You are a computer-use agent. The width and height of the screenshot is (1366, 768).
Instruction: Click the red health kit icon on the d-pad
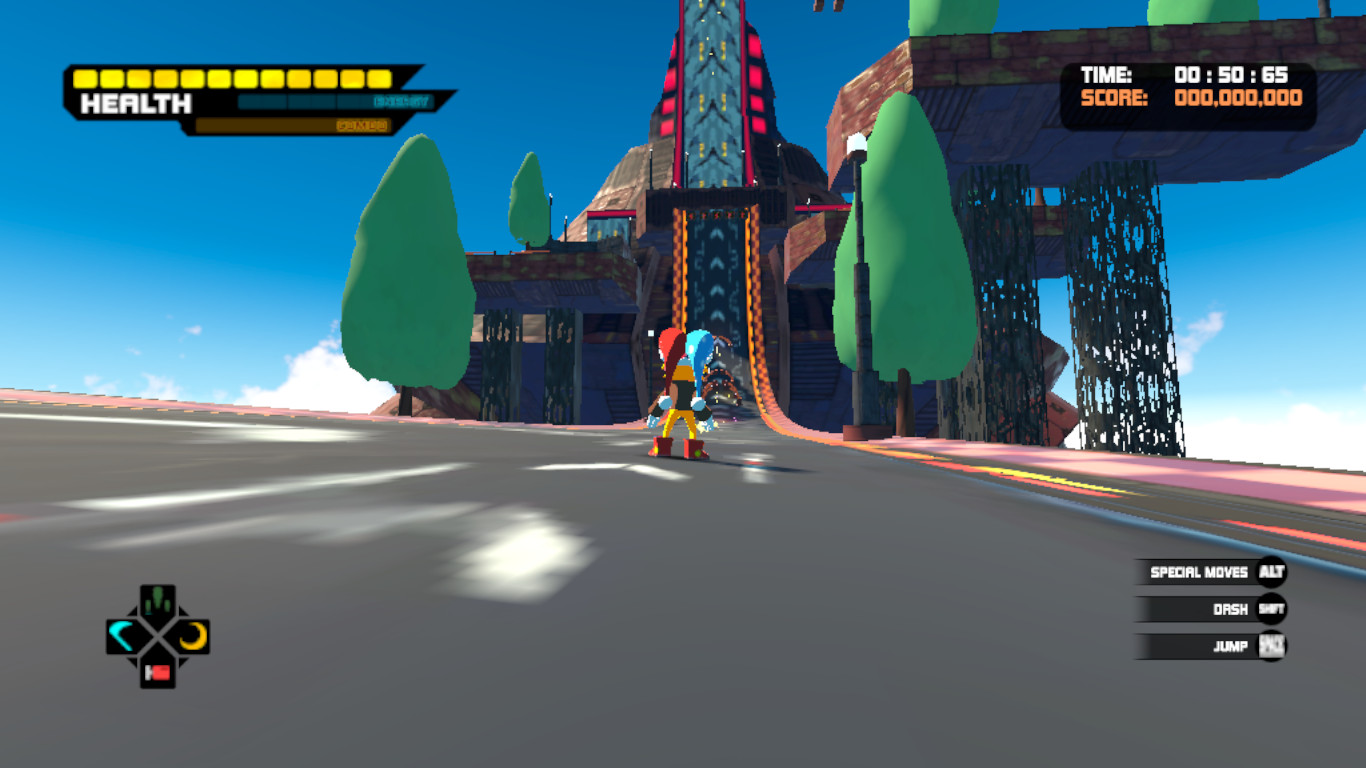tap(157, 671)
